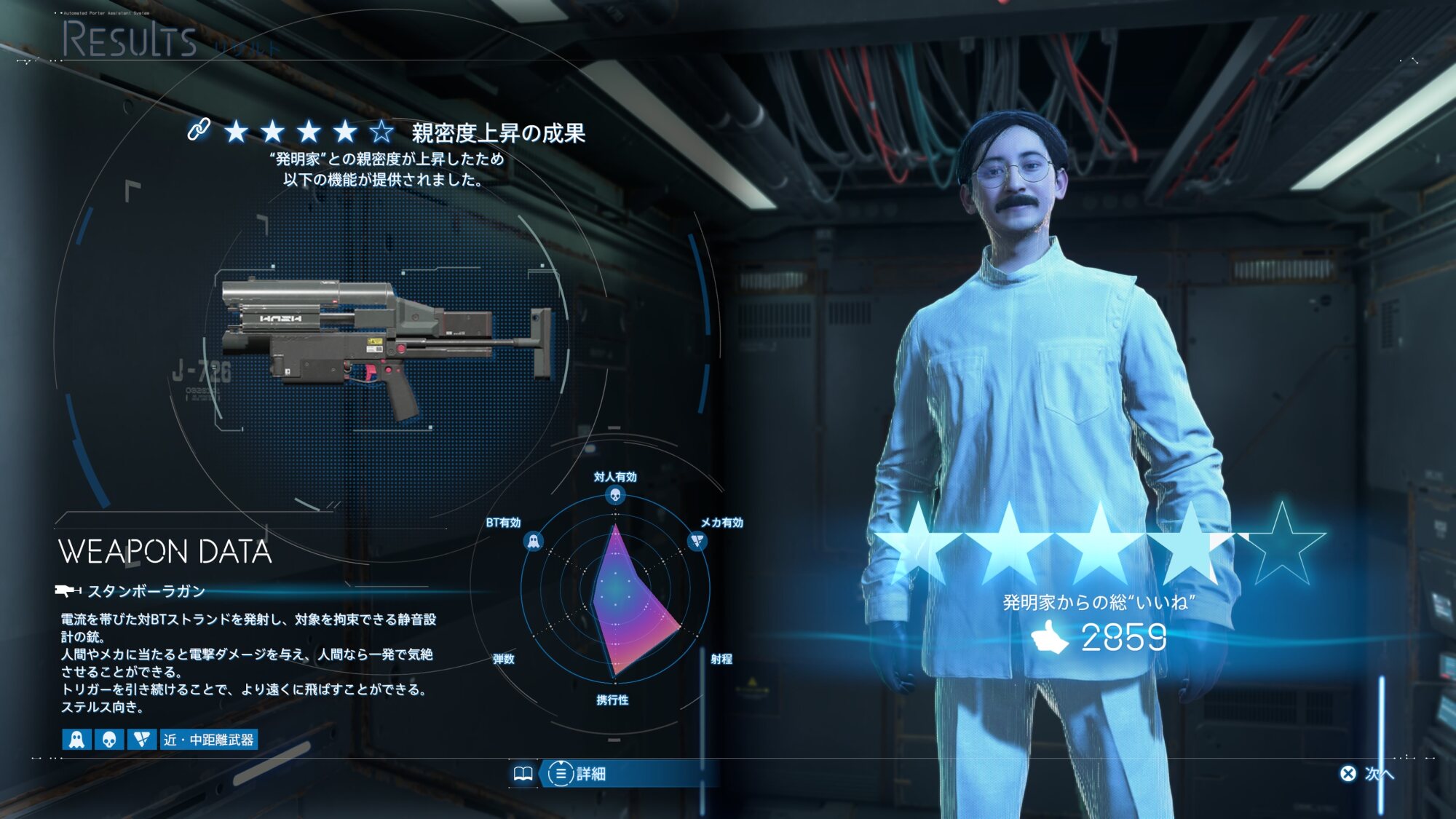The height and width of the screenshot is (819, 1456).
Task: Click the 近・中距離武器 weapon type tag
Action: [209, 740]
